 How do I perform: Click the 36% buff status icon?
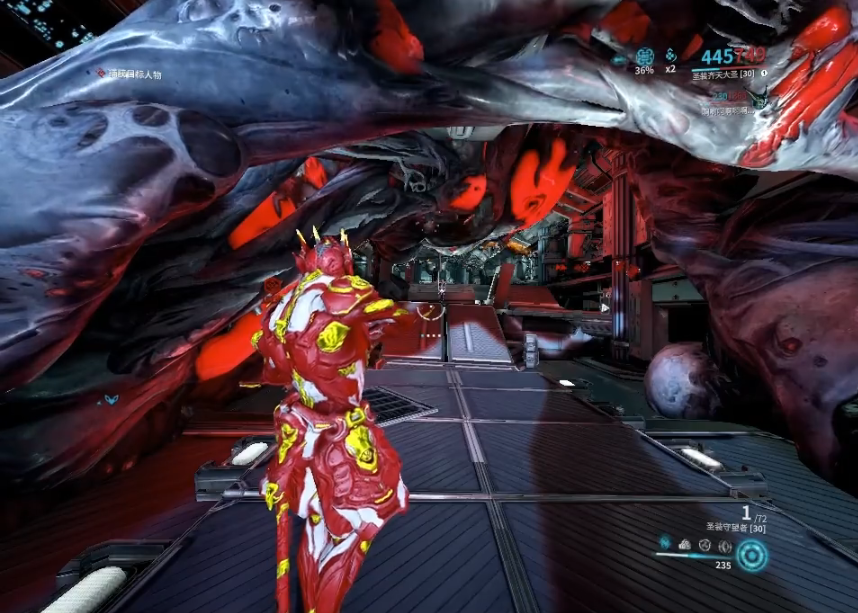point(644,56)
